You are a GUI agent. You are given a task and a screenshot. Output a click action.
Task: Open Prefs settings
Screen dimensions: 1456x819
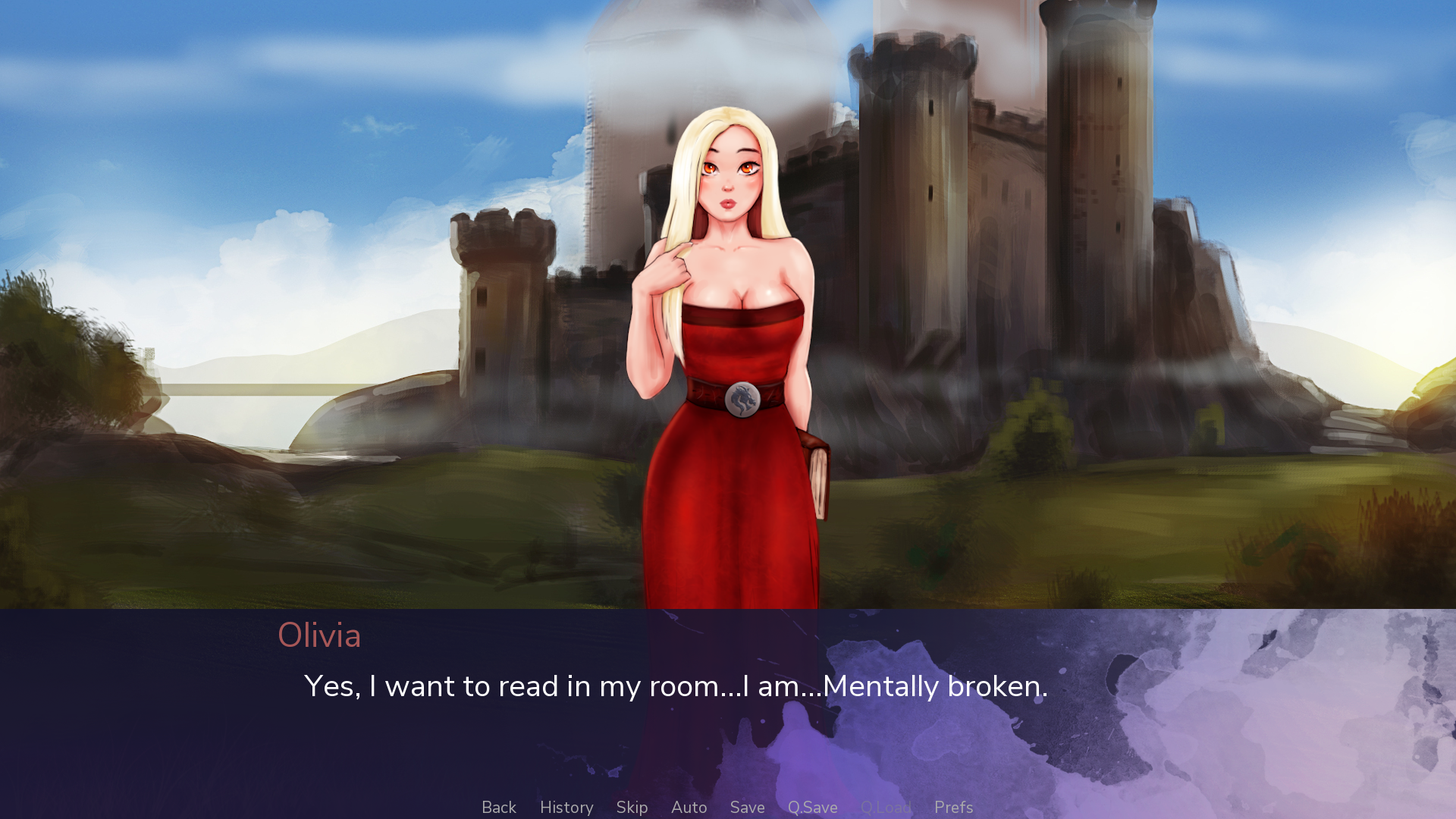click(x=953, y=808)
